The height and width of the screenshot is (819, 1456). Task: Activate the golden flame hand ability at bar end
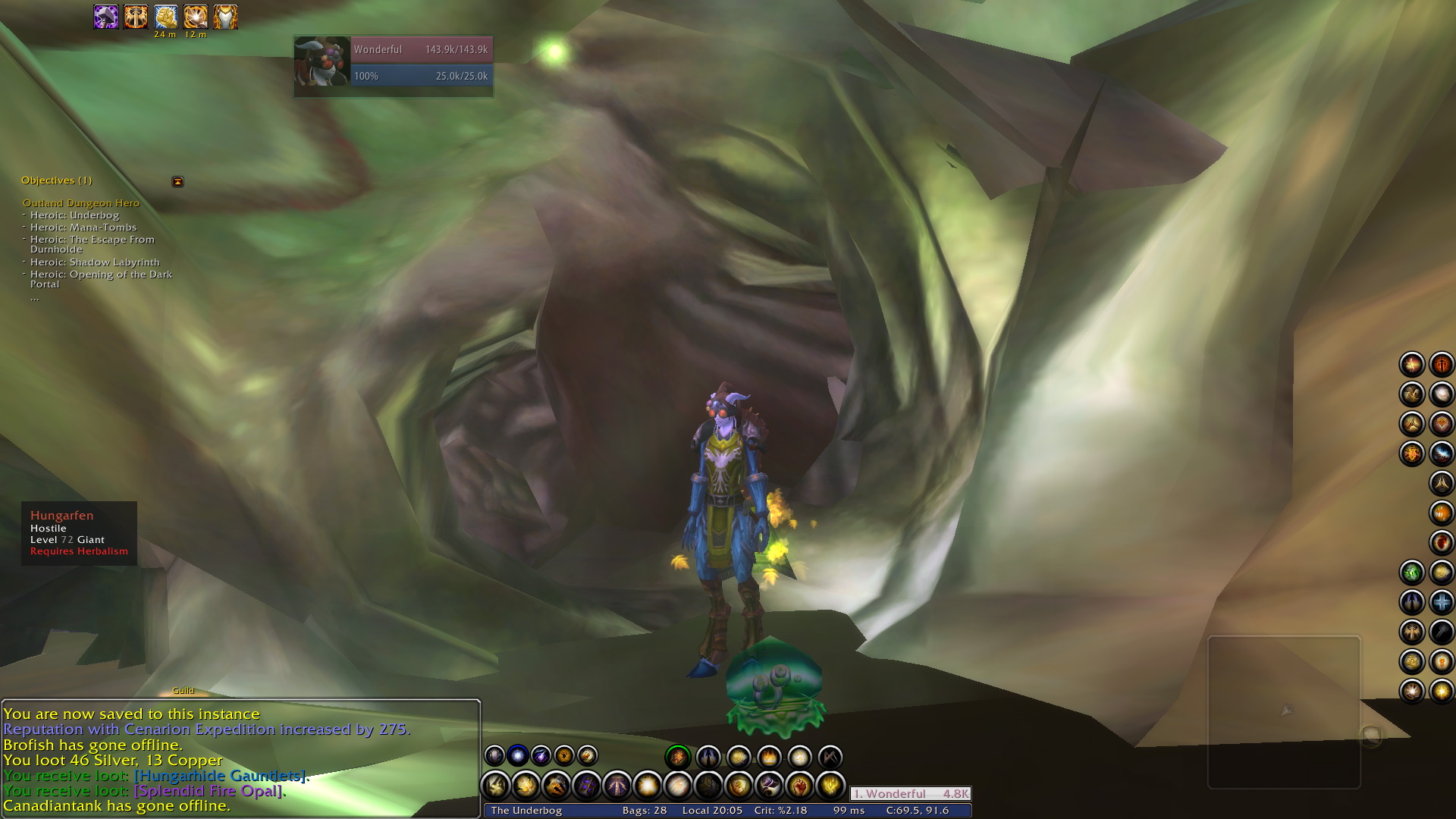830,786
